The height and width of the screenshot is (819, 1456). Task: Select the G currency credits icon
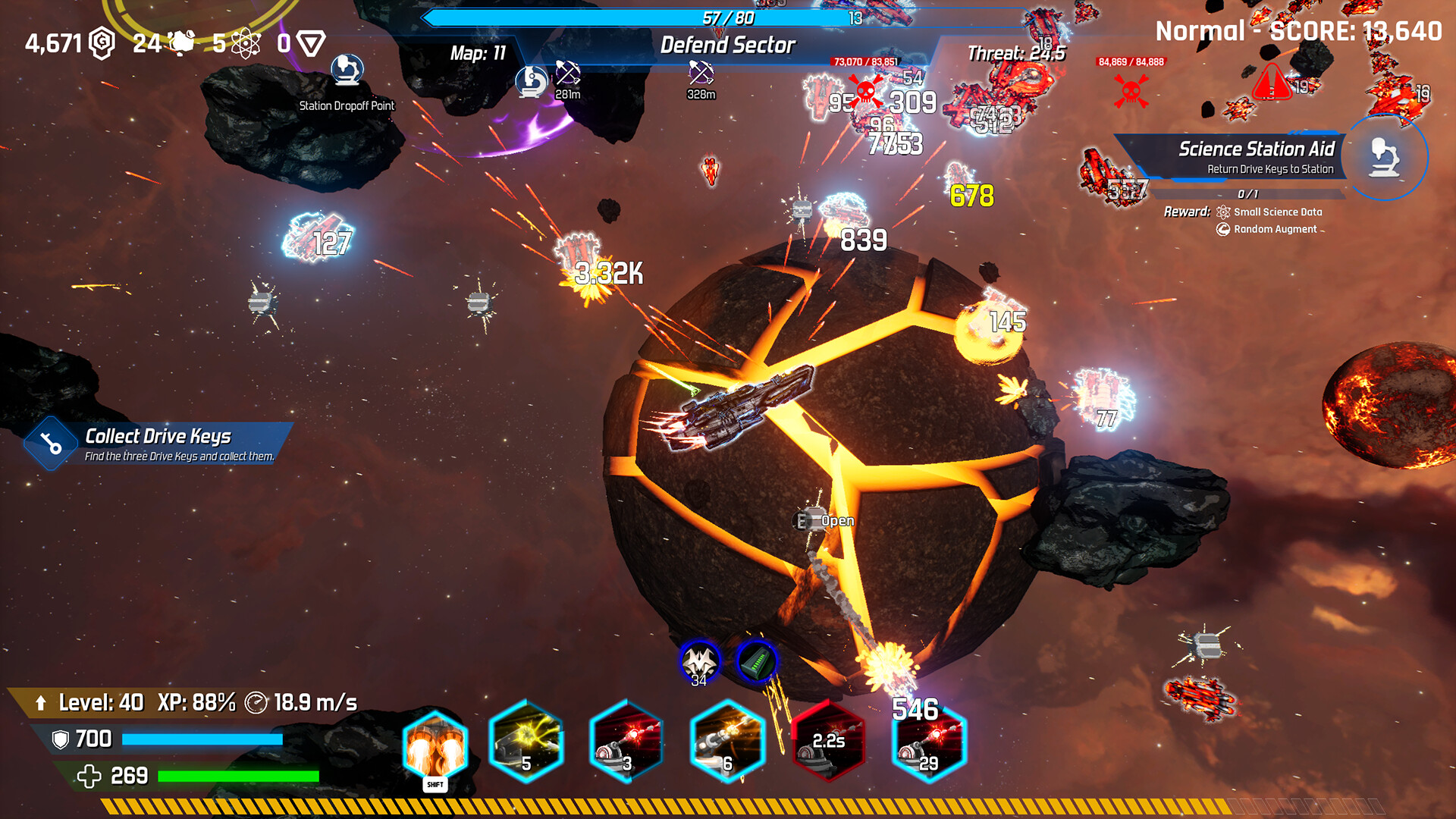coord(99,43)
